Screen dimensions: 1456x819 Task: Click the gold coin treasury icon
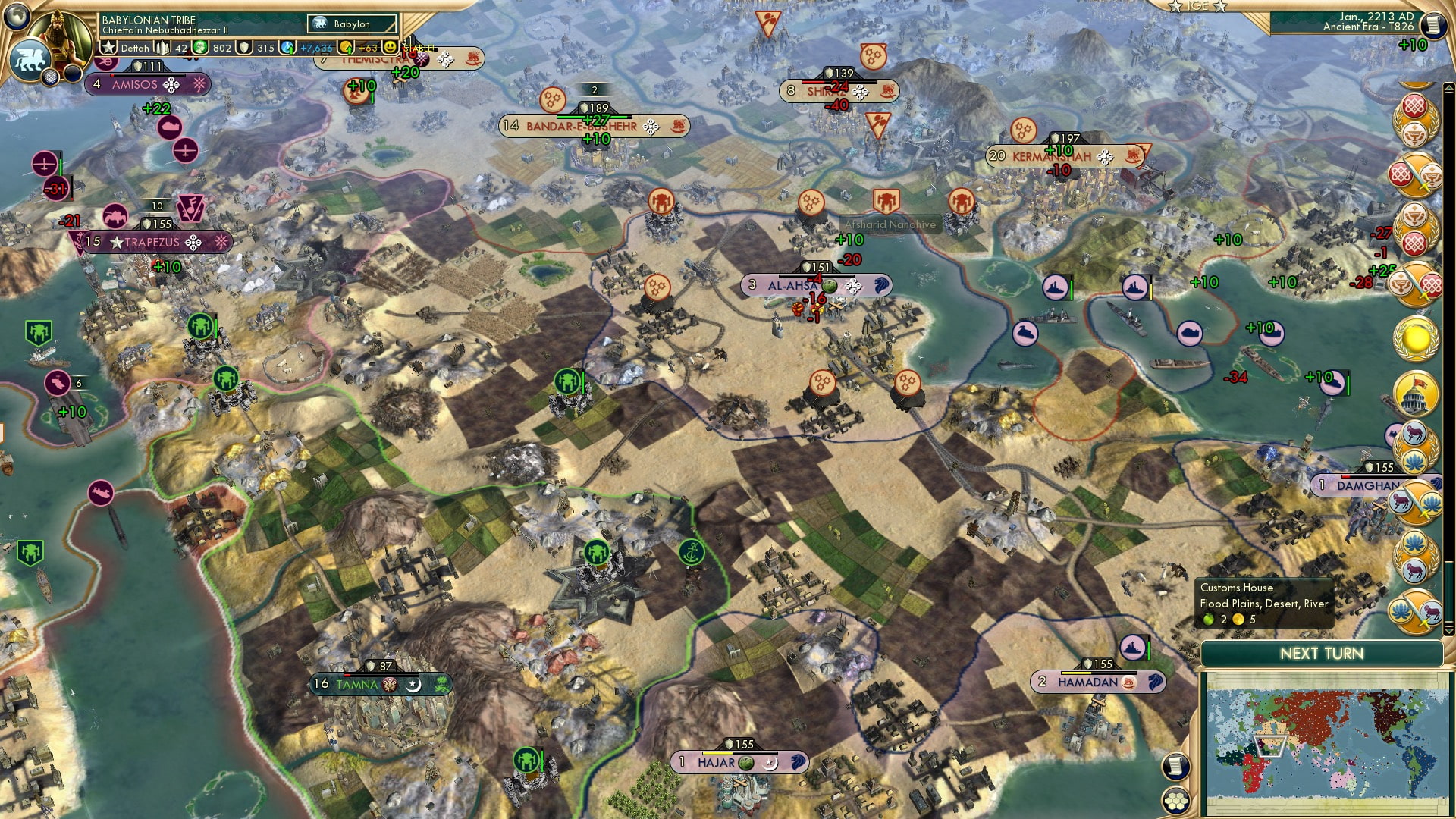(345, 48)
